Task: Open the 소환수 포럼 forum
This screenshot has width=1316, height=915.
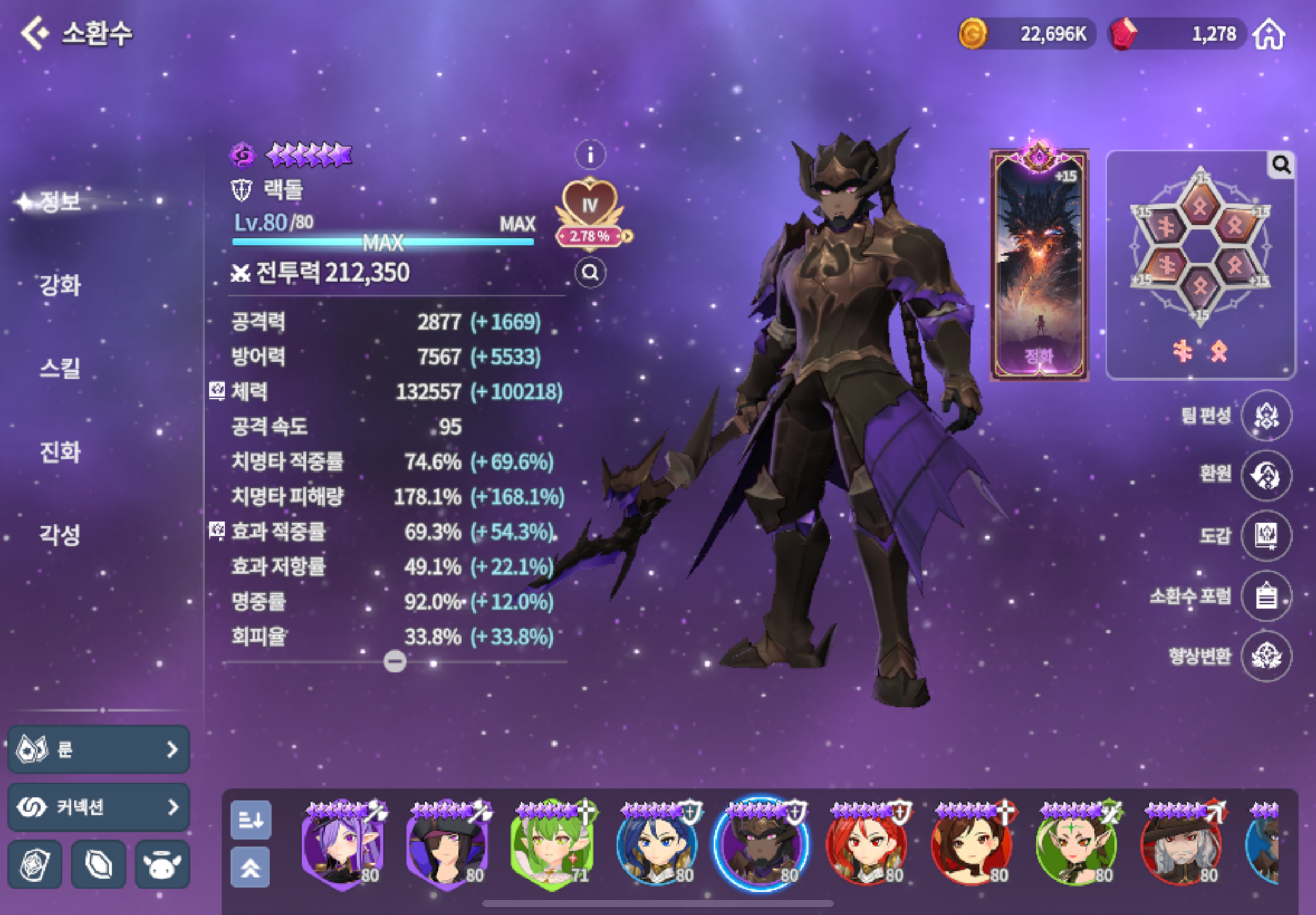Action: point(1266,596)
